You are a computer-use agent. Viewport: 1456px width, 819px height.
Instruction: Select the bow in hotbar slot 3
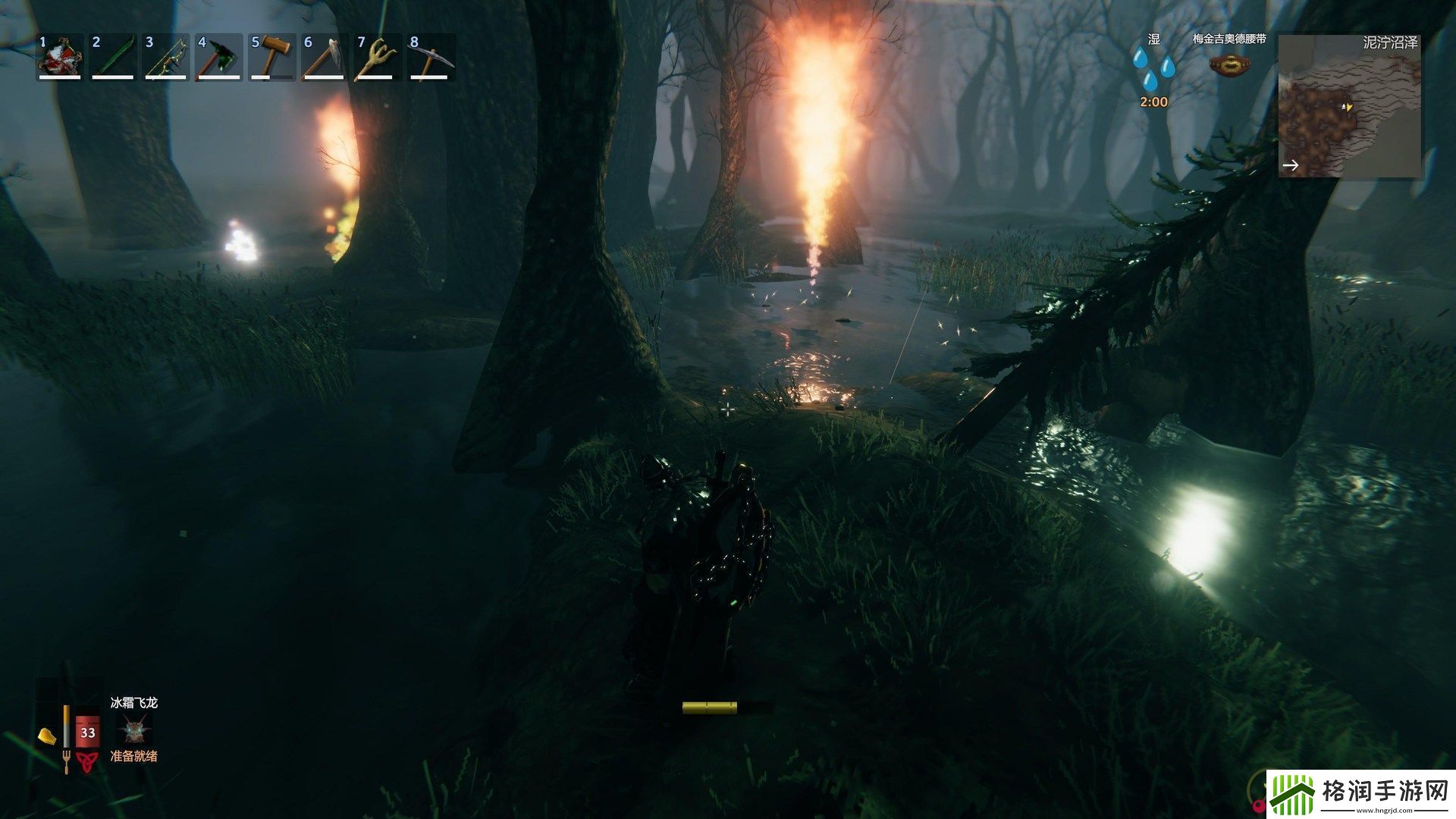[x=166, y=56]
